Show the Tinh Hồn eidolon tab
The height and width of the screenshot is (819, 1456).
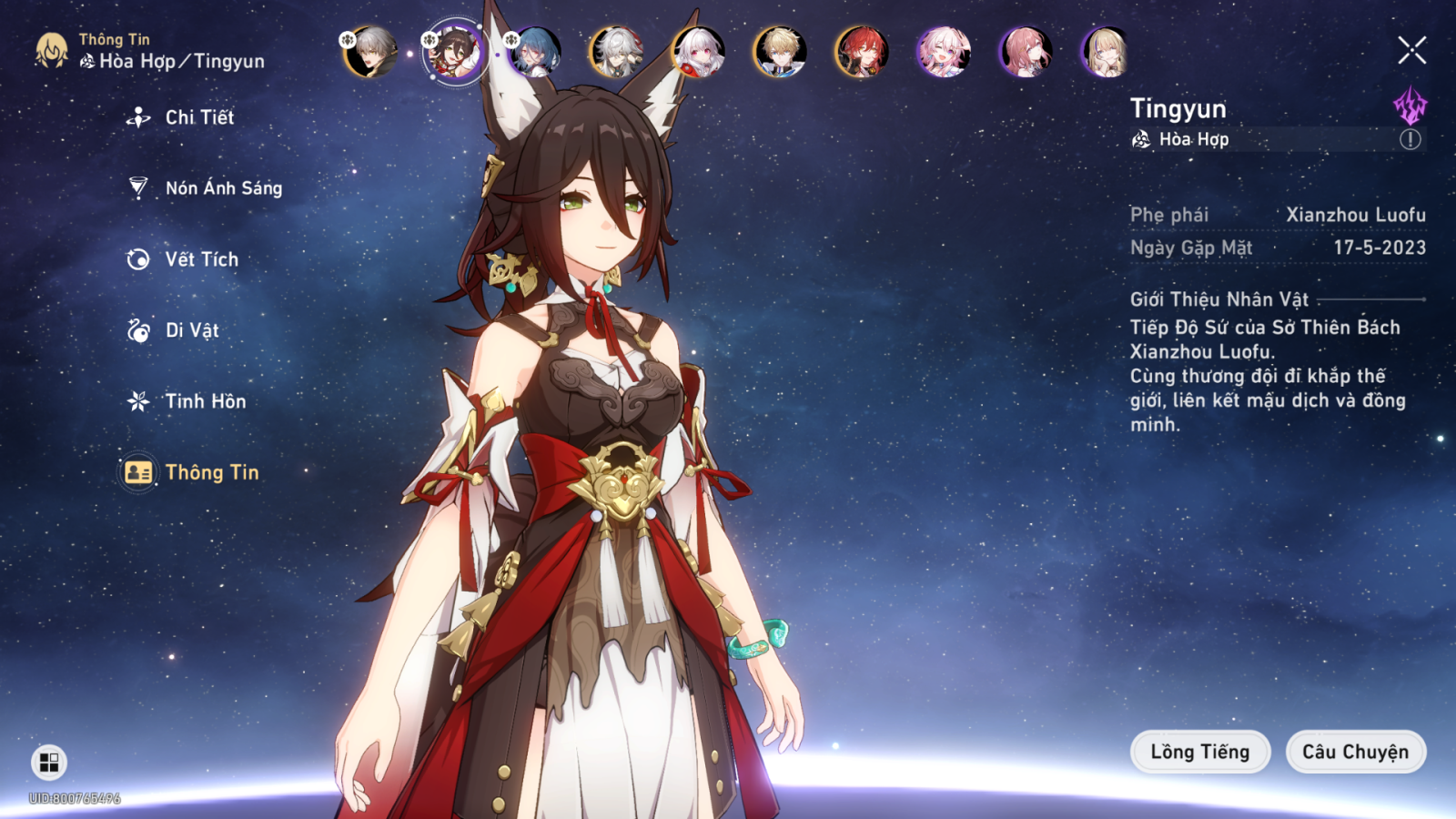pos(205,401)
